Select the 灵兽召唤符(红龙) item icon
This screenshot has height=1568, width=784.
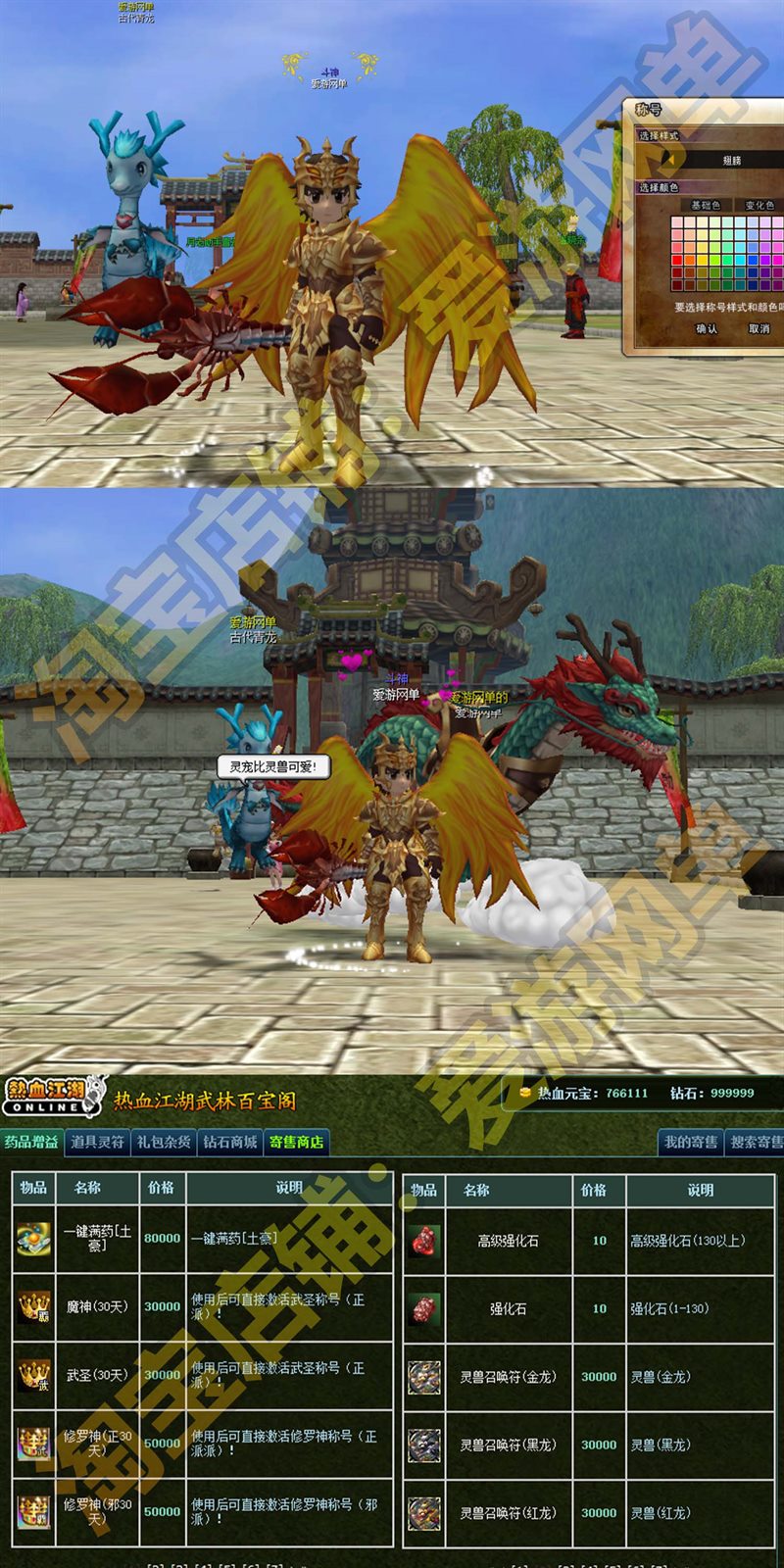coord(424,1513)
